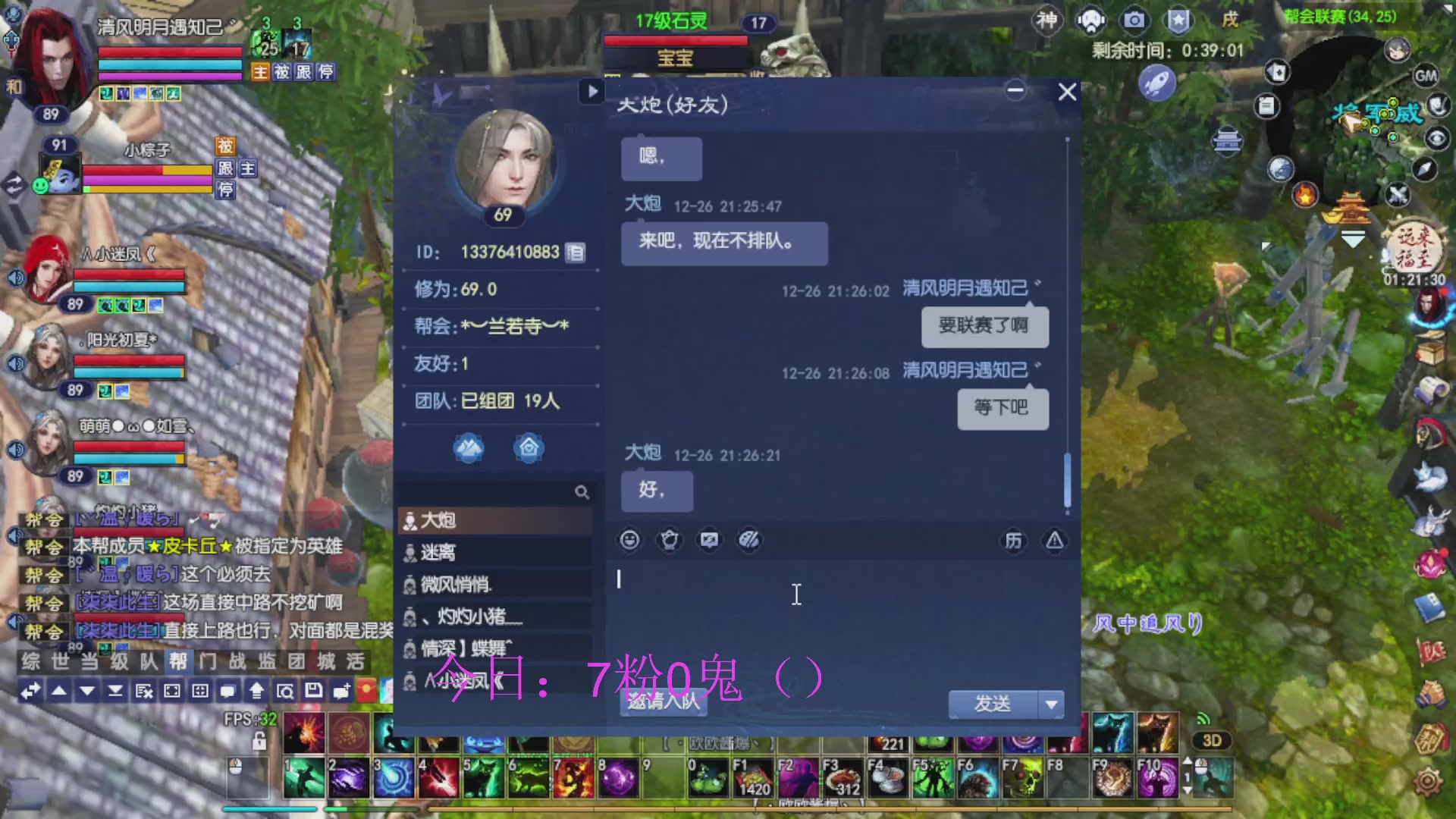Open the send options dropdown beside 发送
The image size is (1456, 819).
pyautogui.click(x=1050, y=704)
